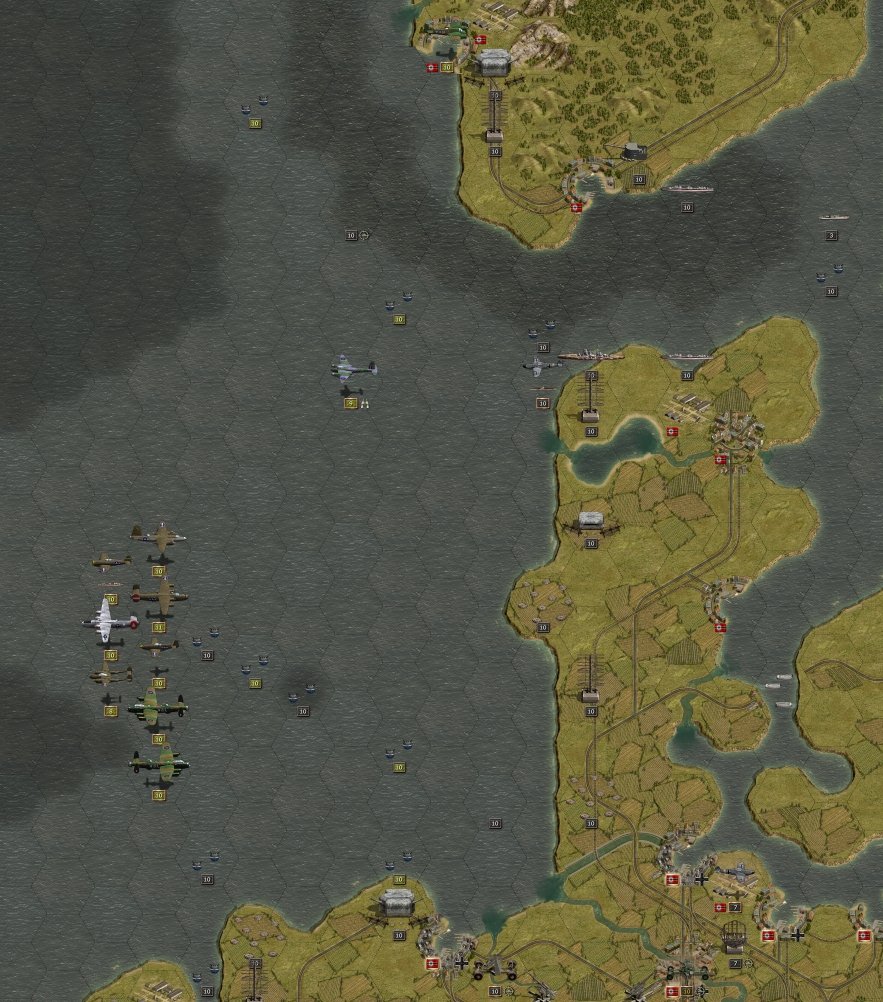This screenshot has height=1002, width=883.
Task: Select the white four-engine bomber unit
Action: (x=109, y=619)
